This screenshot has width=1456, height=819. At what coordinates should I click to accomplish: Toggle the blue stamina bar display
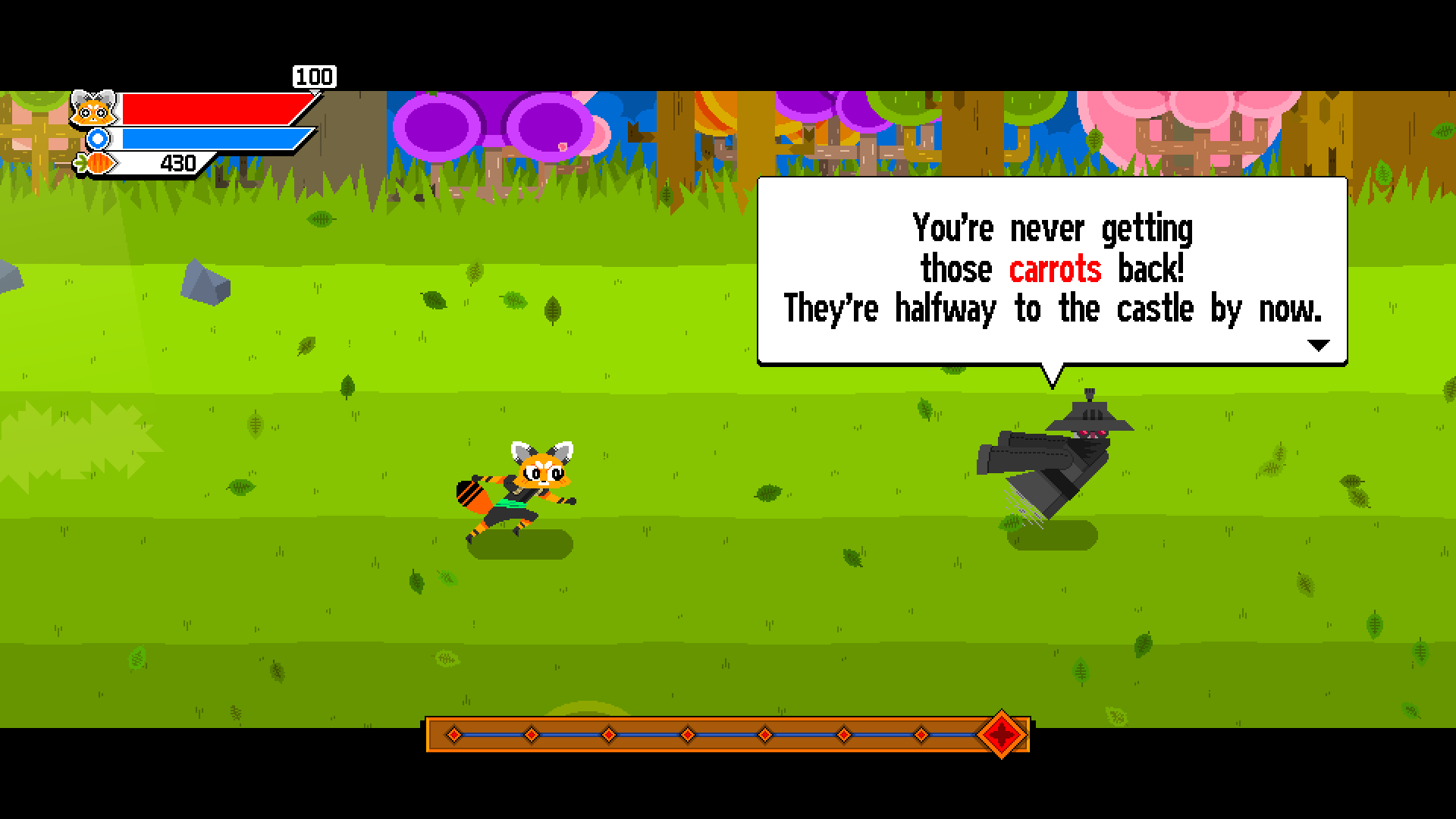(x=209, y=138)
